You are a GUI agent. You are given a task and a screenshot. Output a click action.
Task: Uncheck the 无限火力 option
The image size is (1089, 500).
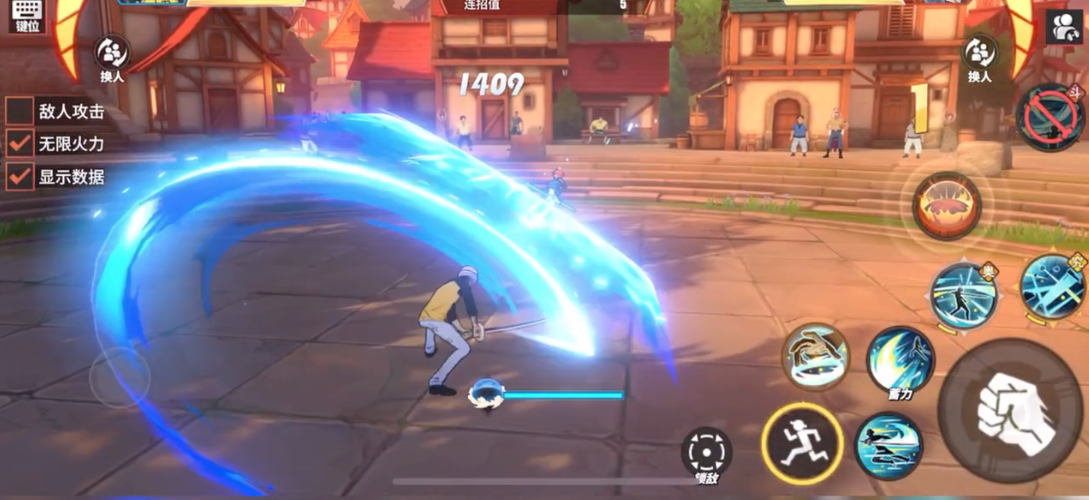click(19, 144)
